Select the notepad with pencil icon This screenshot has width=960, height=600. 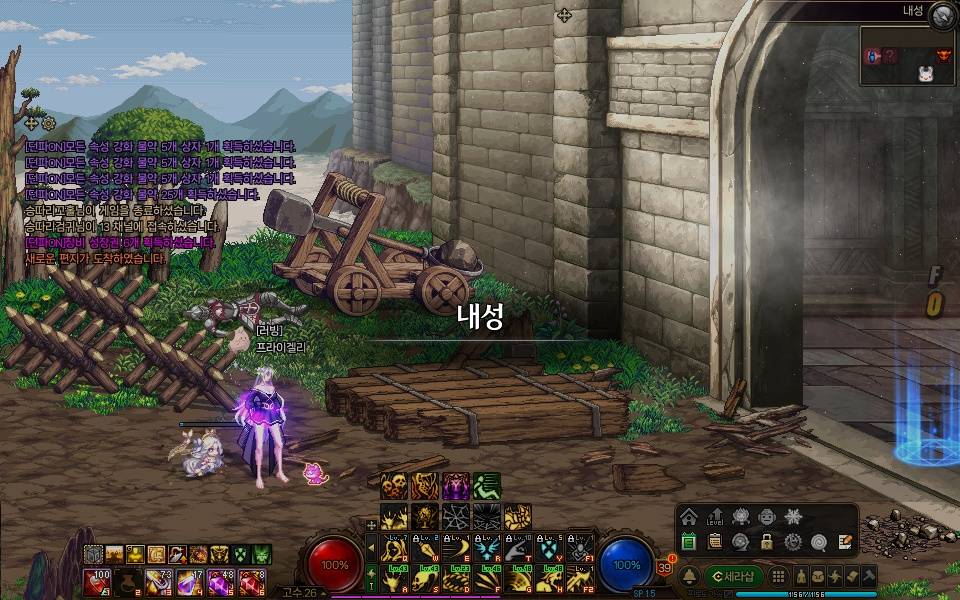(845, 542)
